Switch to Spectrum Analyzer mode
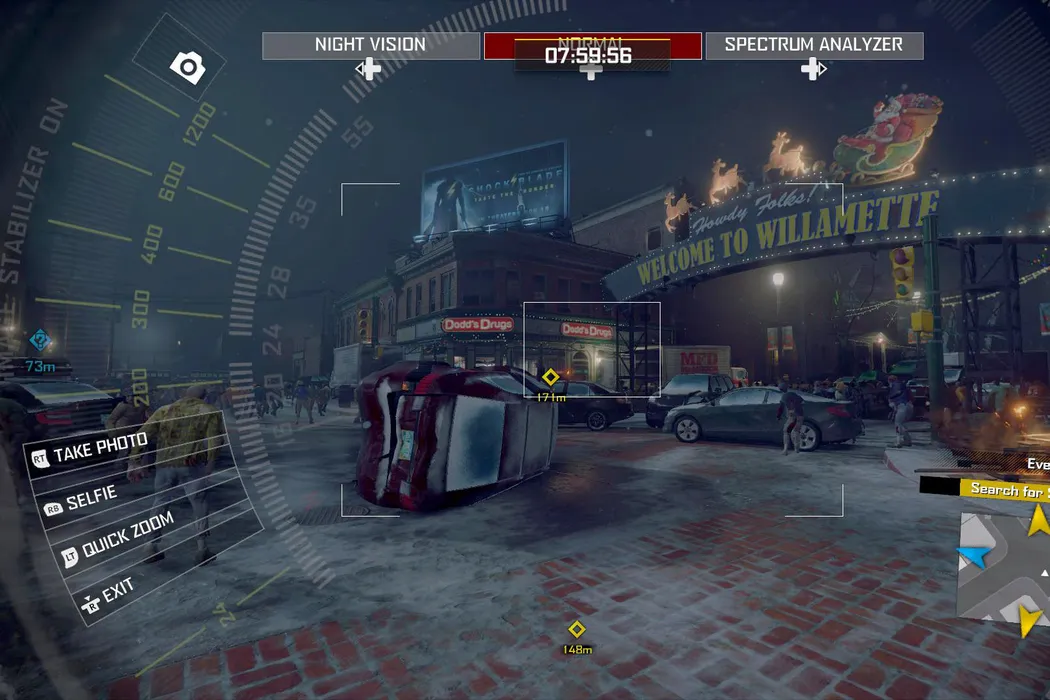This screenshot has height=700, width=1050. coord(814,45)
